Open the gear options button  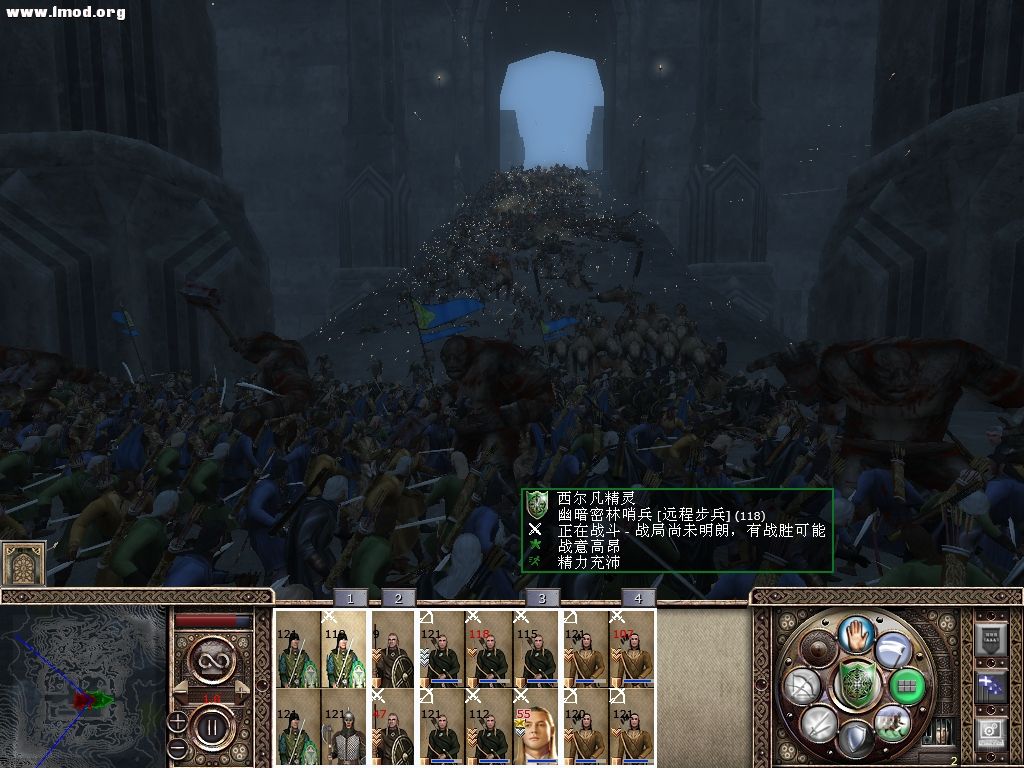[990, 731]
